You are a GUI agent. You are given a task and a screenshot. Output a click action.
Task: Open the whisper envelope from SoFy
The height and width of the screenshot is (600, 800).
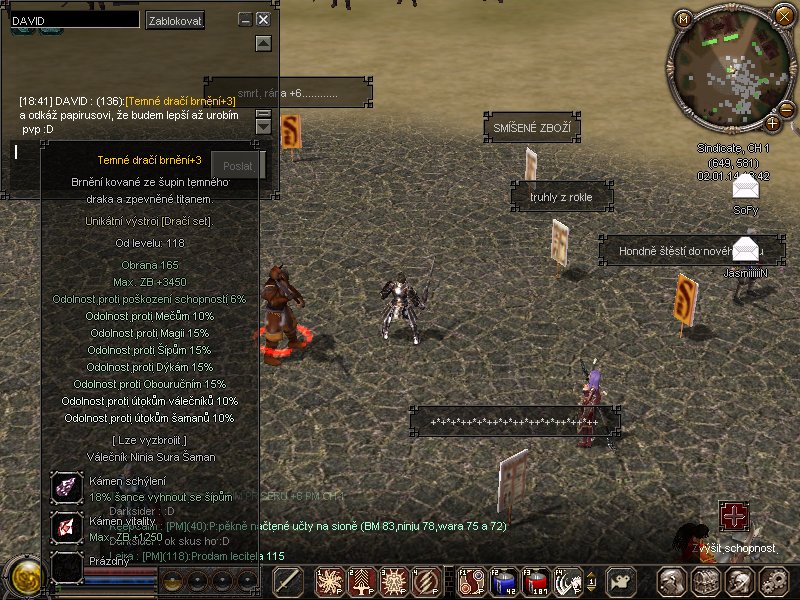(746, 187)
